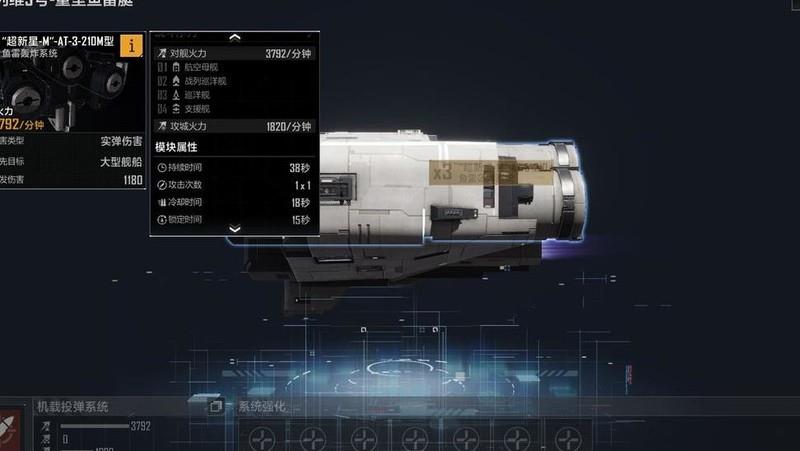Expand the stats panel with the down arrow
Image resolution: width=800 pixels, height=451 pixels.
pyautogui.click(x=235, y=229)
